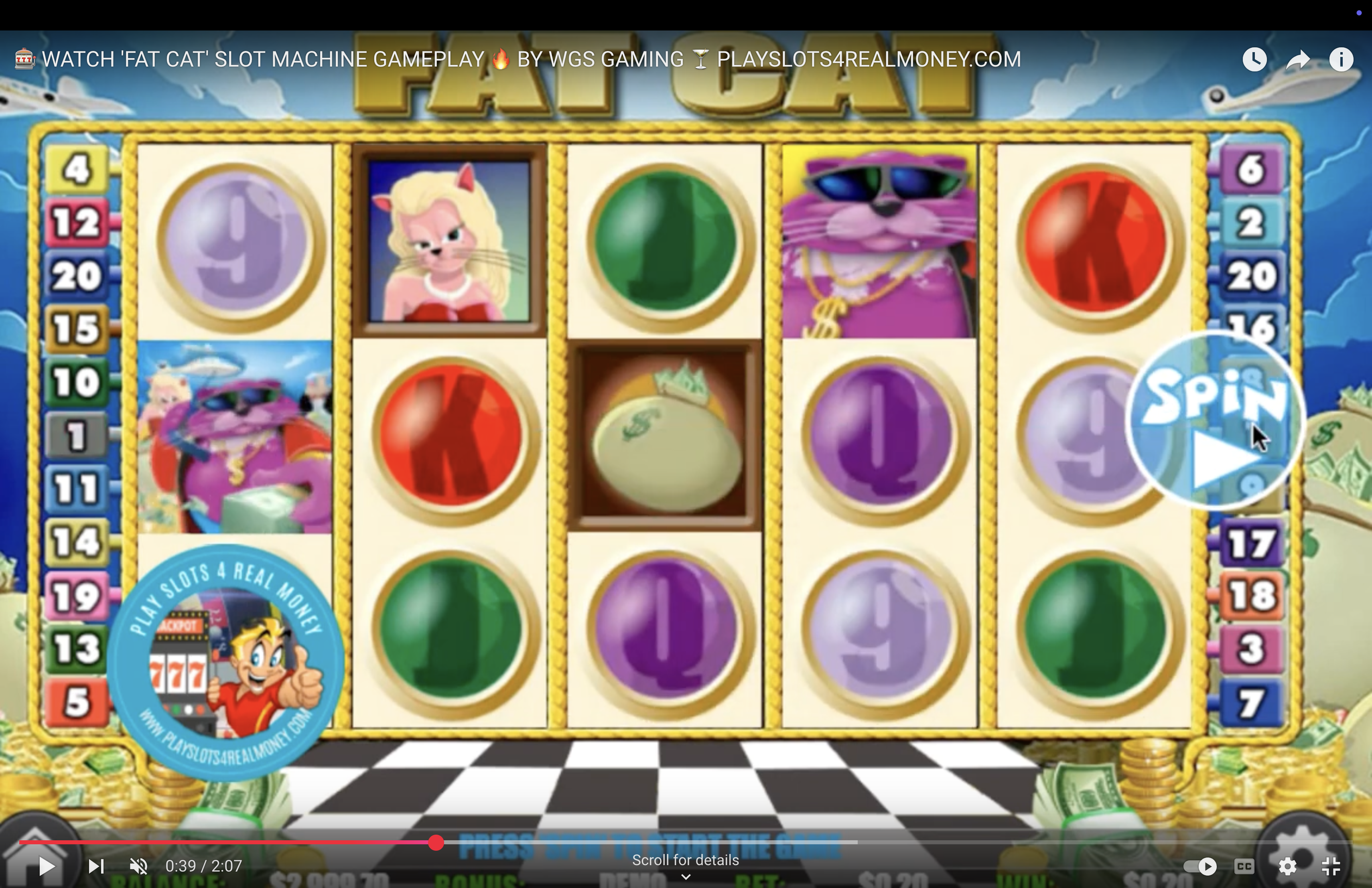Select payline number 3 marker
The image size is (1372, 888).
tap(1250, 649)
